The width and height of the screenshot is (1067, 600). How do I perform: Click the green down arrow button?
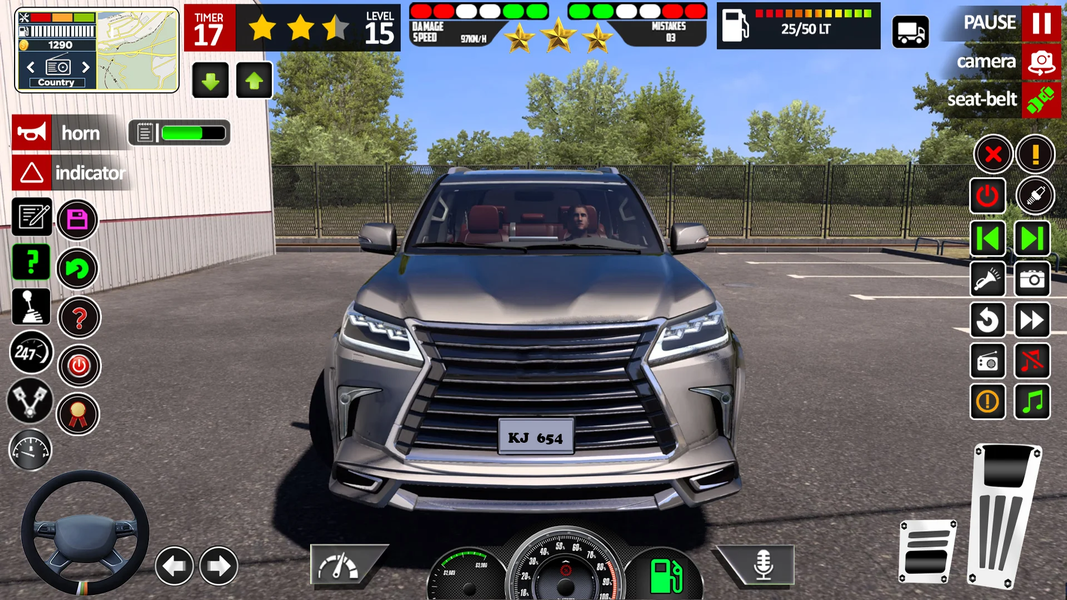pyautogui.click(x=211, y=80)
